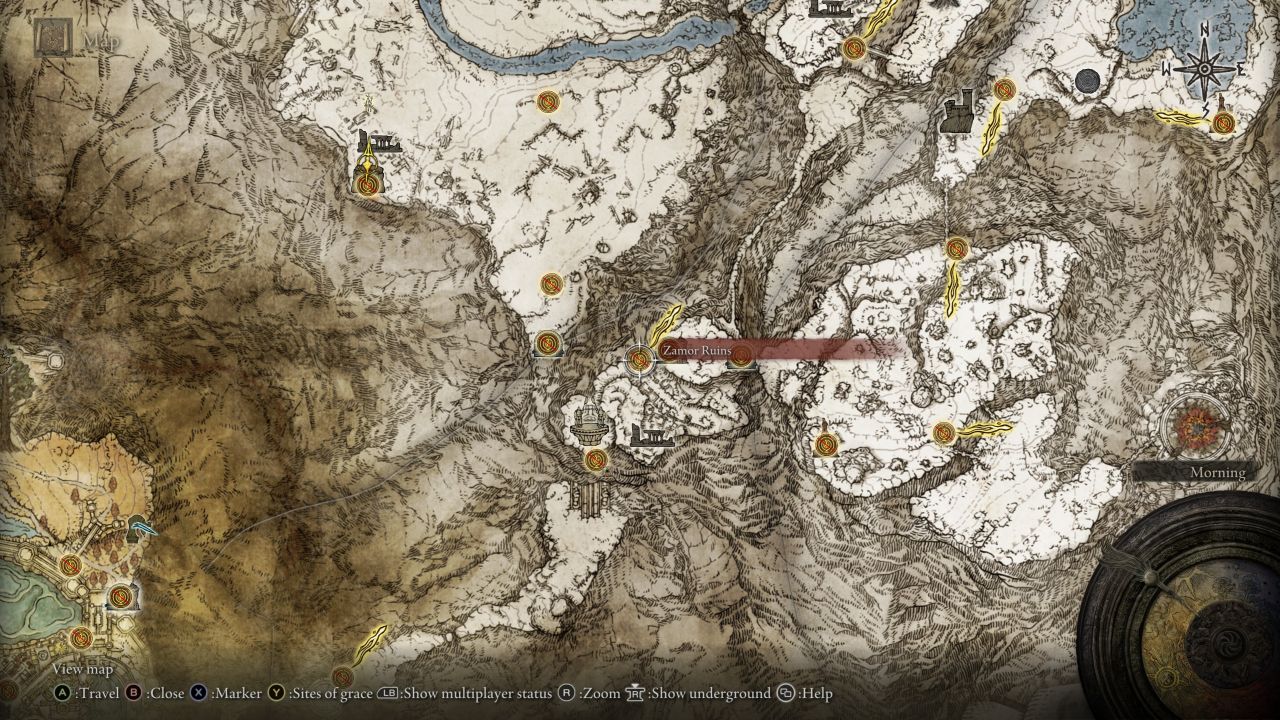Click the Grand Lift of Rold map icon
Screen dimensions: 1280x720
click(590, 425)
